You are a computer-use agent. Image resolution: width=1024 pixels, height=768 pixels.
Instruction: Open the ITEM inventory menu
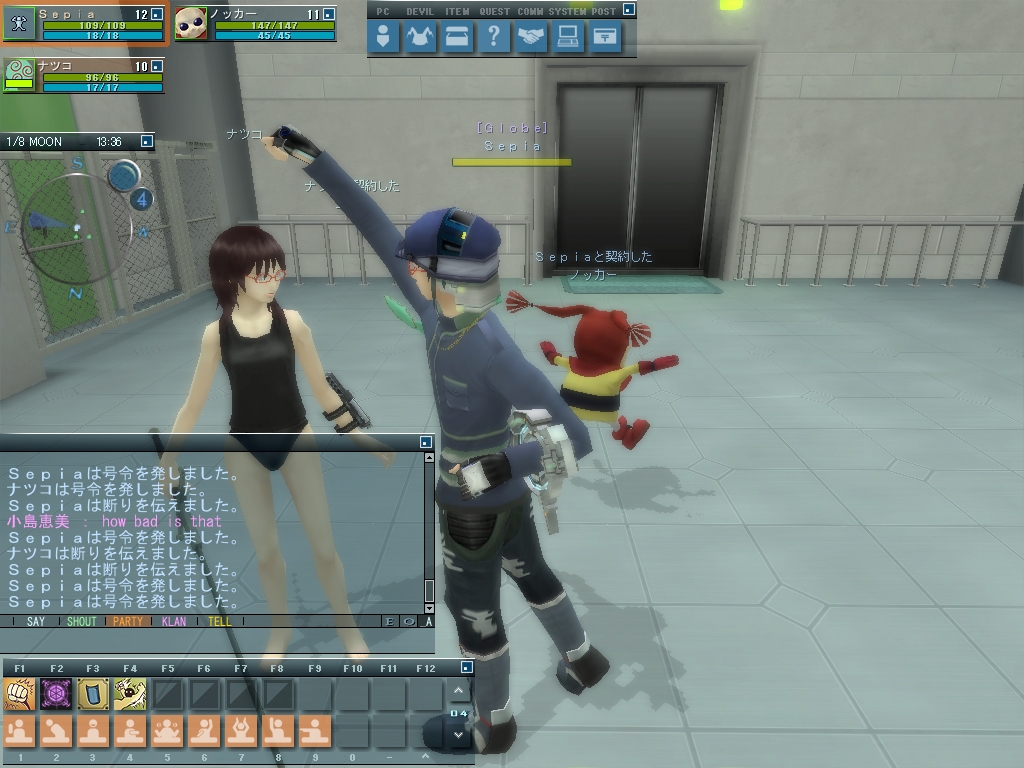tap(457, 38)
